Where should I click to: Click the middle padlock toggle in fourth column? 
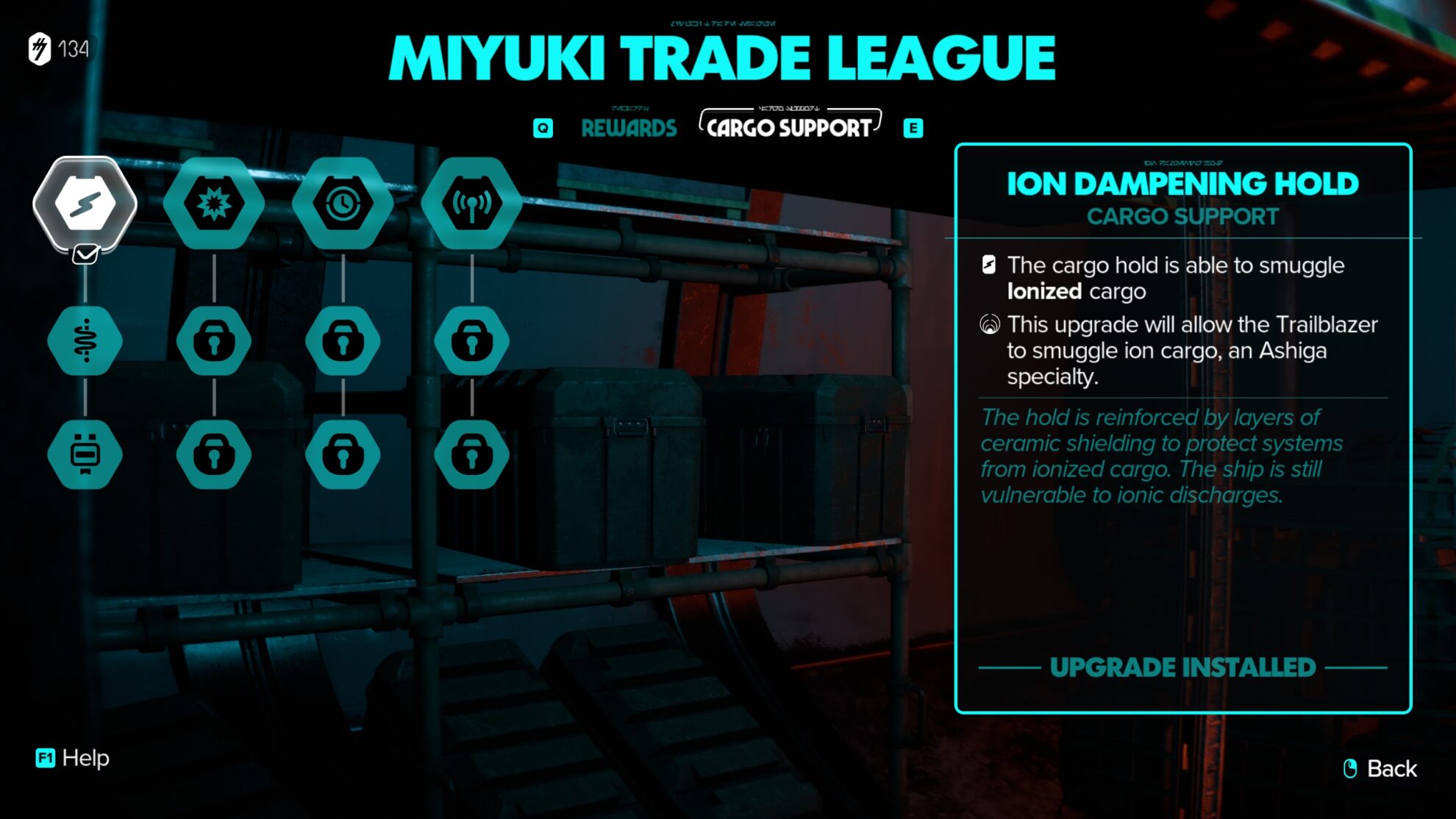[x=473, y=339]
